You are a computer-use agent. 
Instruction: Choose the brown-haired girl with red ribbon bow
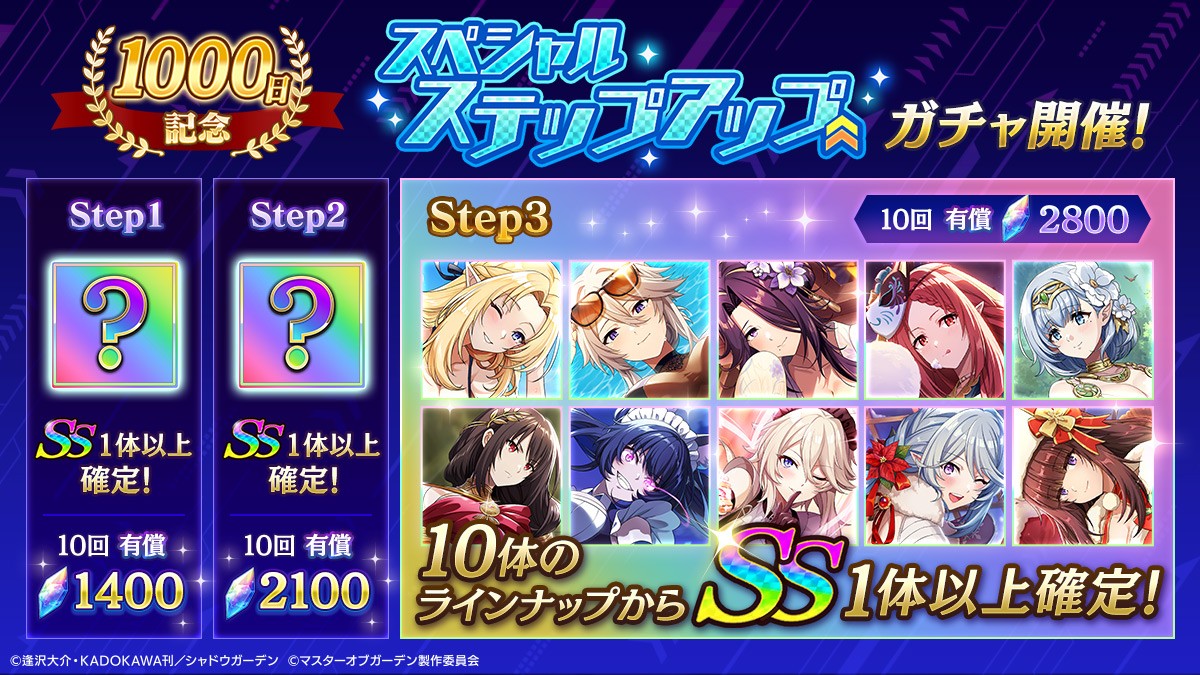coord(1083,472)
